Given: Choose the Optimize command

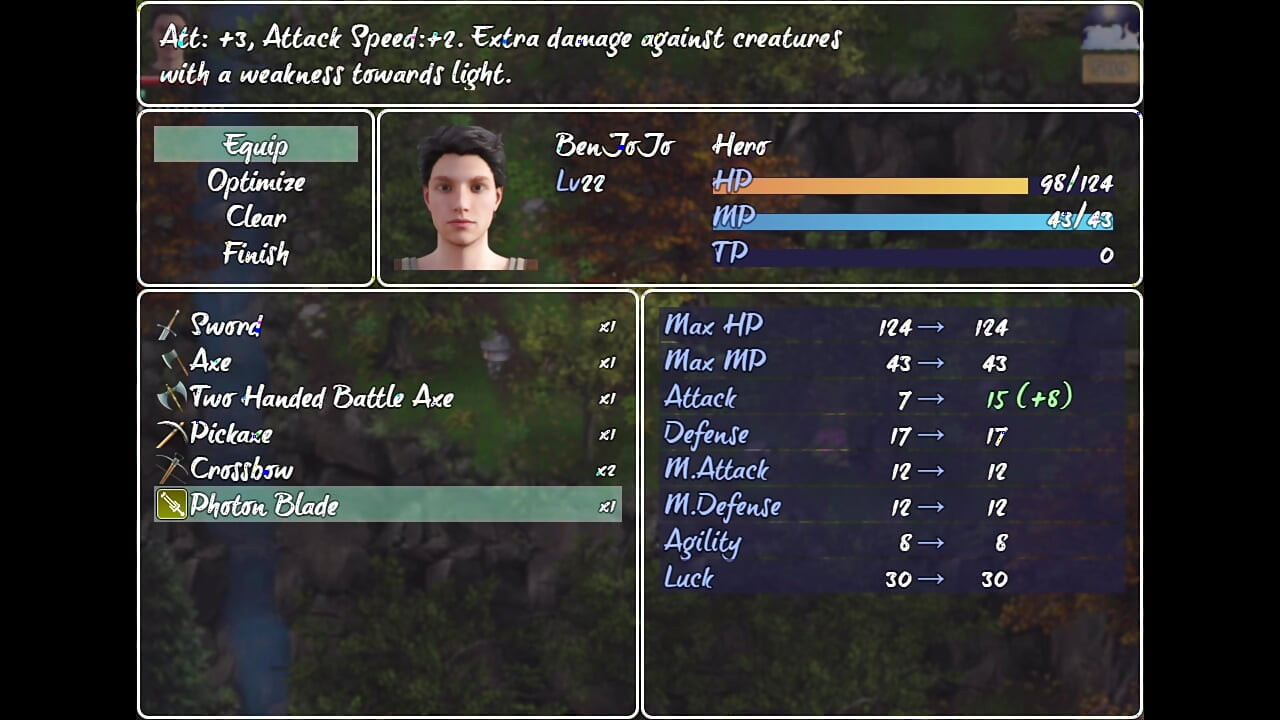Looking at the screenshot, I should tap(255, 182).
